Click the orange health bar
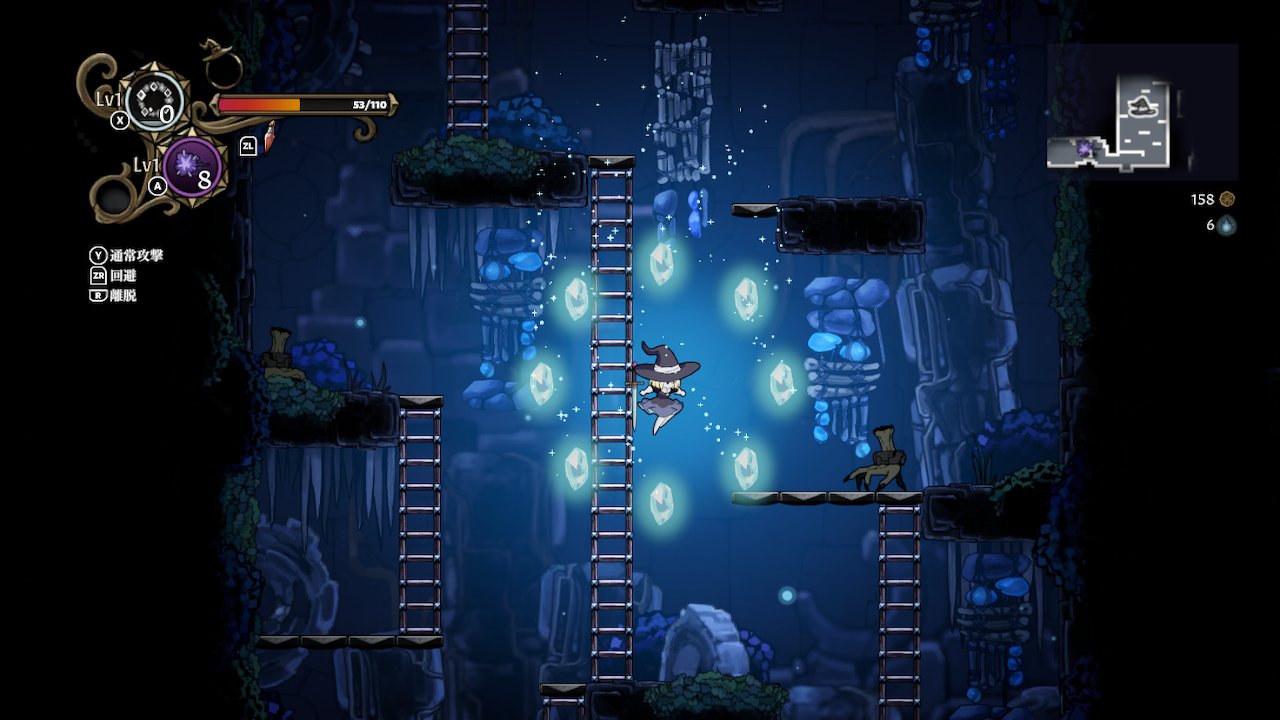The height and width of the screenshot is (720, 1280). (260, 103)
